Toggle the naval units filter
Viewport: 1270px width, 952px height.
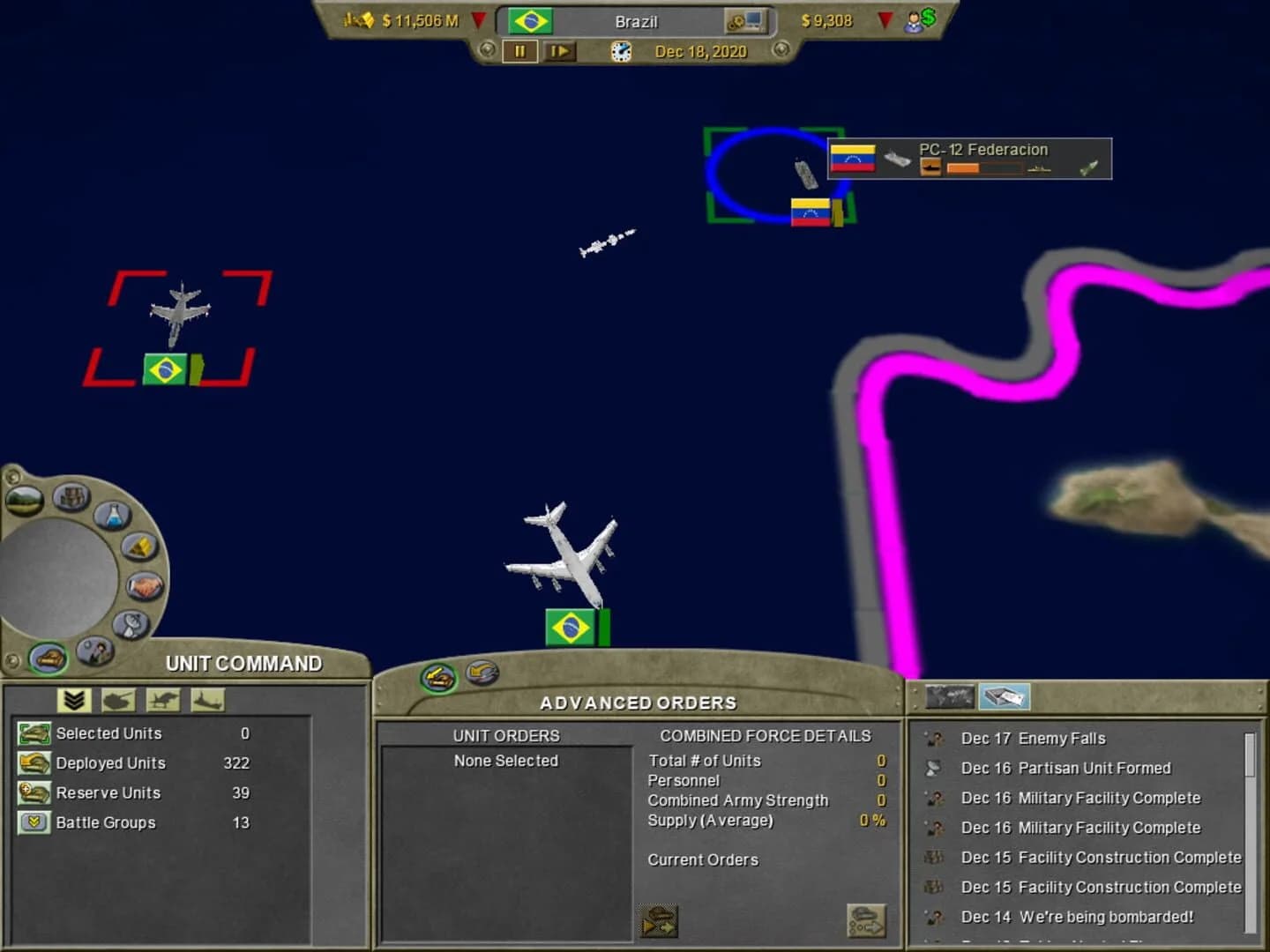(207, 700)
